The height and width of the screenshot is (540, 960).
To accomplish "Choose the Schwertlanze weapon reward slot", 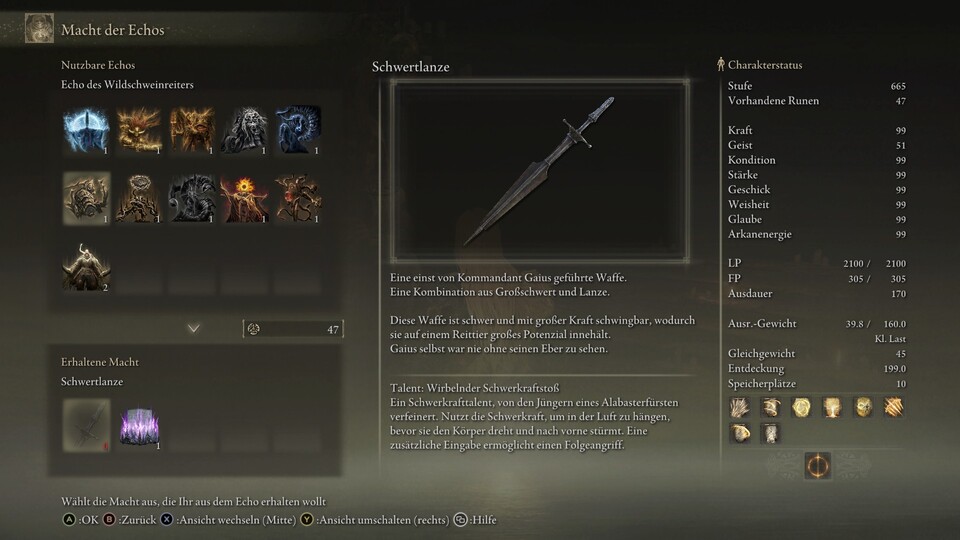I will click(86, 422).
